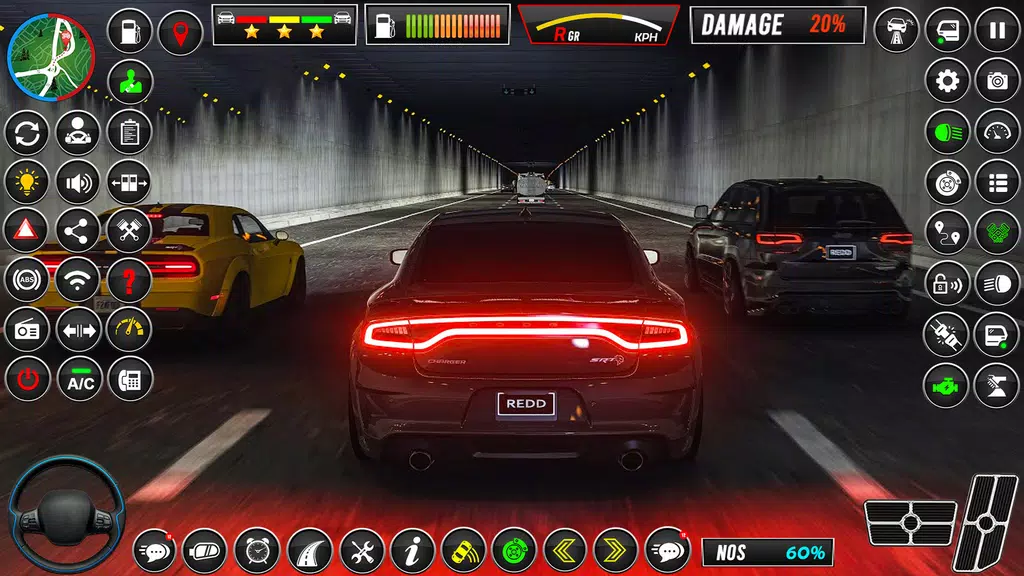Turn on the hazard triangle button
The height and width of the screenshot is (576, 1024).
(x=27, y=230)
